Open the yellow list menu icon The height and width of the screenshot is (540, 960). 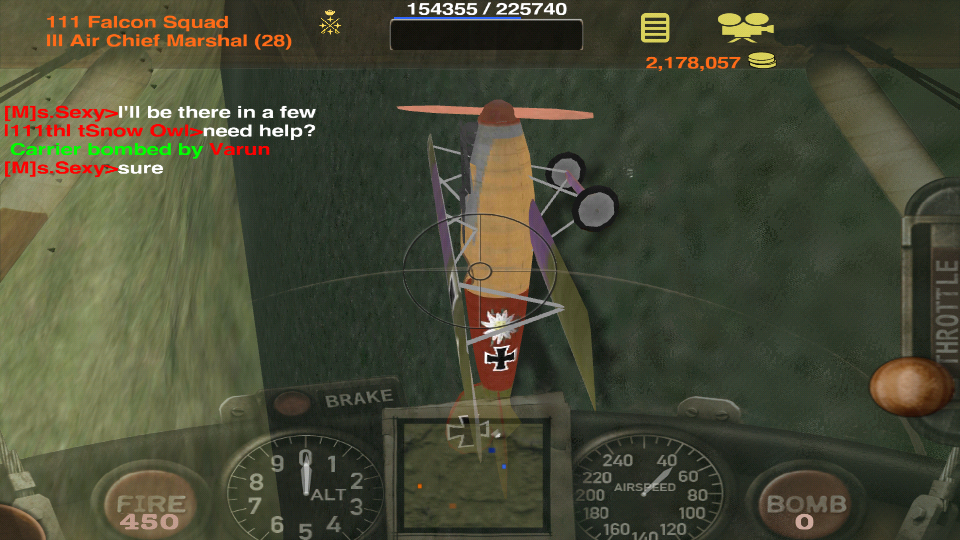(655, 27)
